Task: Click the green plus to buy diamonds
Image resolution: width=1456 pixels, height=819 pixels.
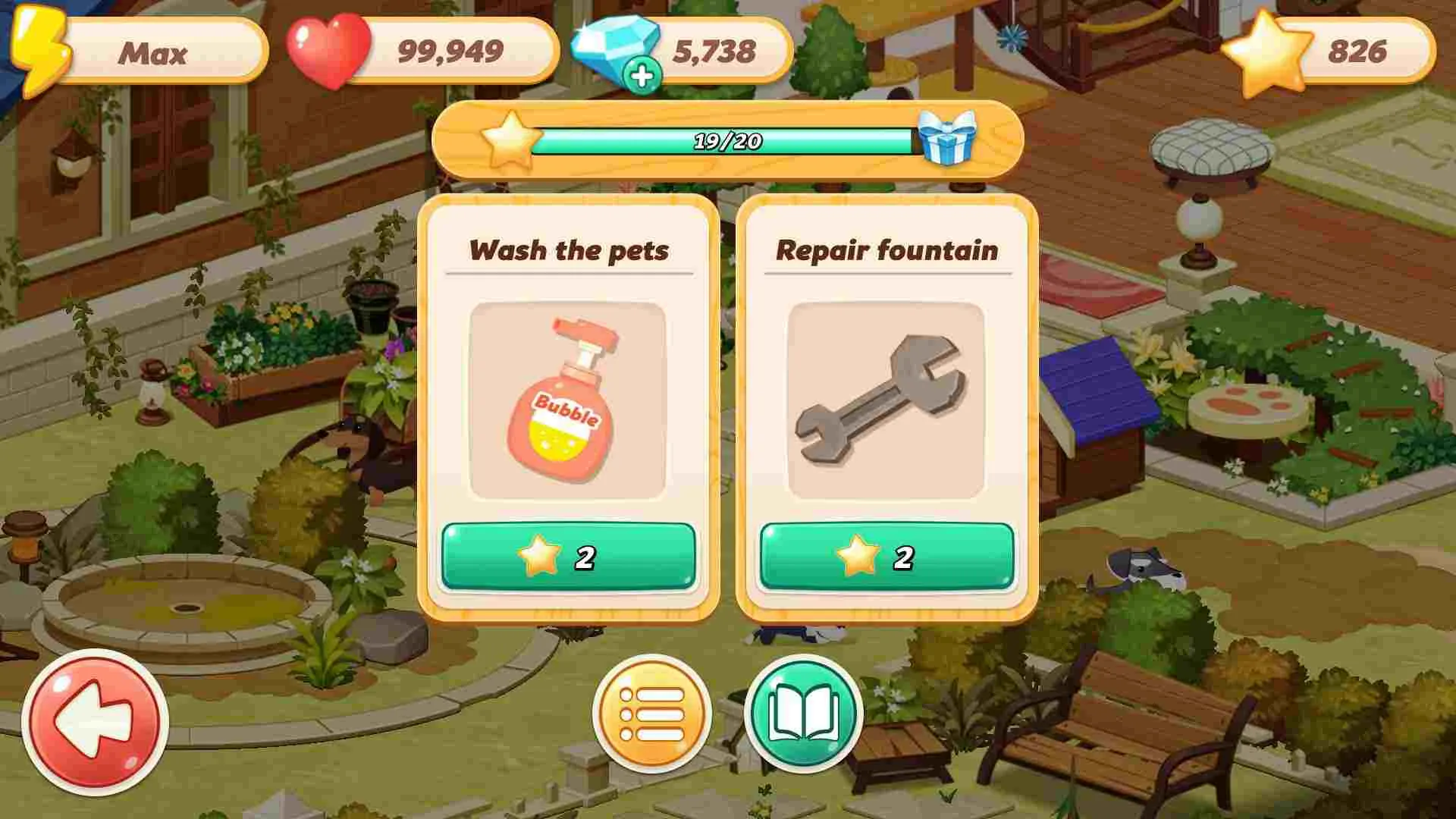Action: 641,76
